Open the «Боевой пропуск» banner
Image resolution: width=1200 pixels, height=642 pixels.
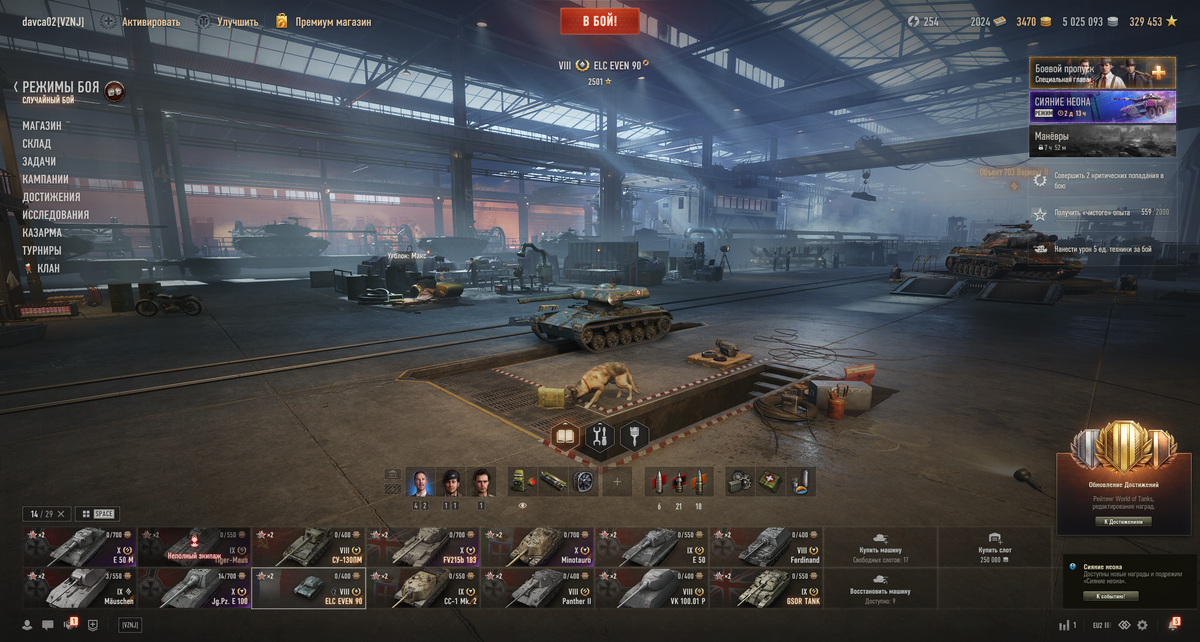pos(1102,73)
